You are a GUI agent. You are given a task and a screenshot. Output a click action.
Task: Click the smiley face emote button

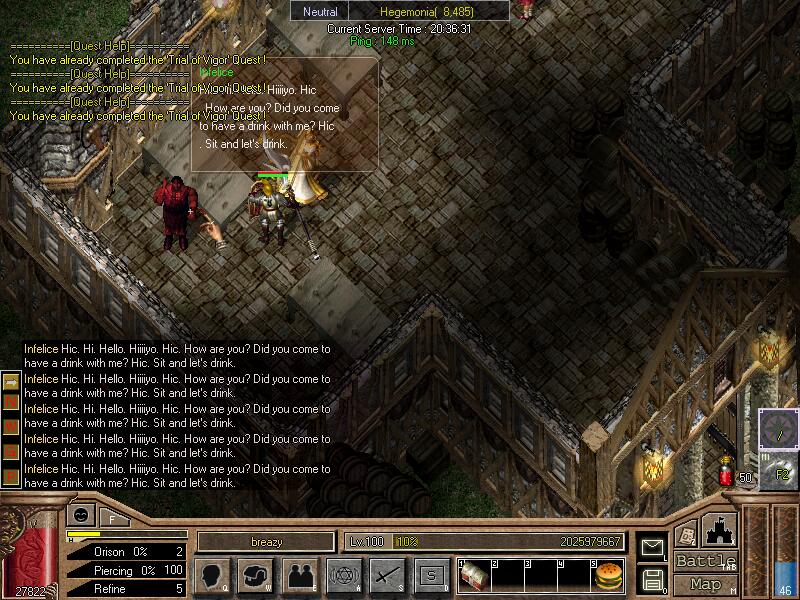[x=79, y=517]
